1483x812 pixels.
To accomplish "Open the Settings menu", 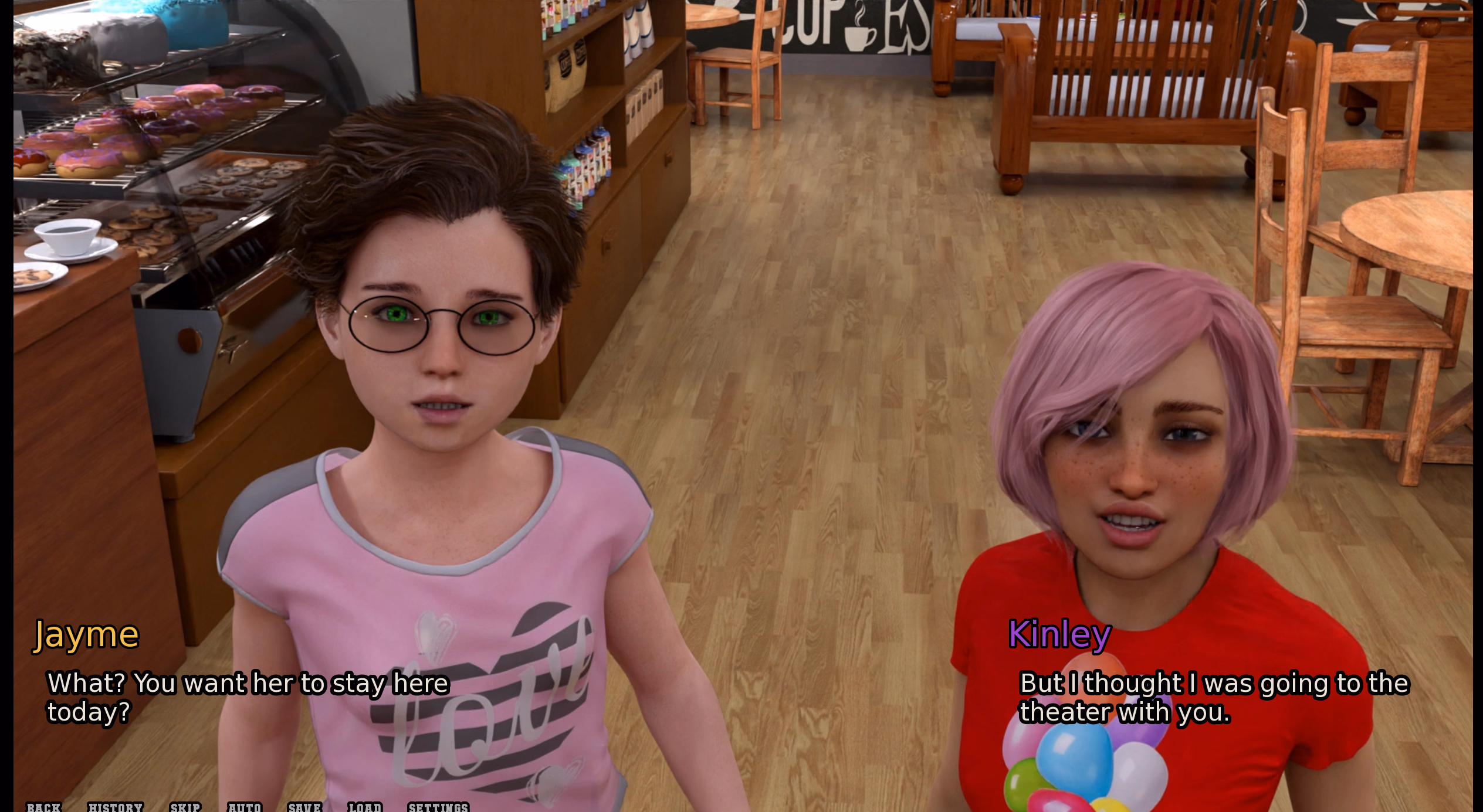I will pyautogui.click(x=438, y=807).
